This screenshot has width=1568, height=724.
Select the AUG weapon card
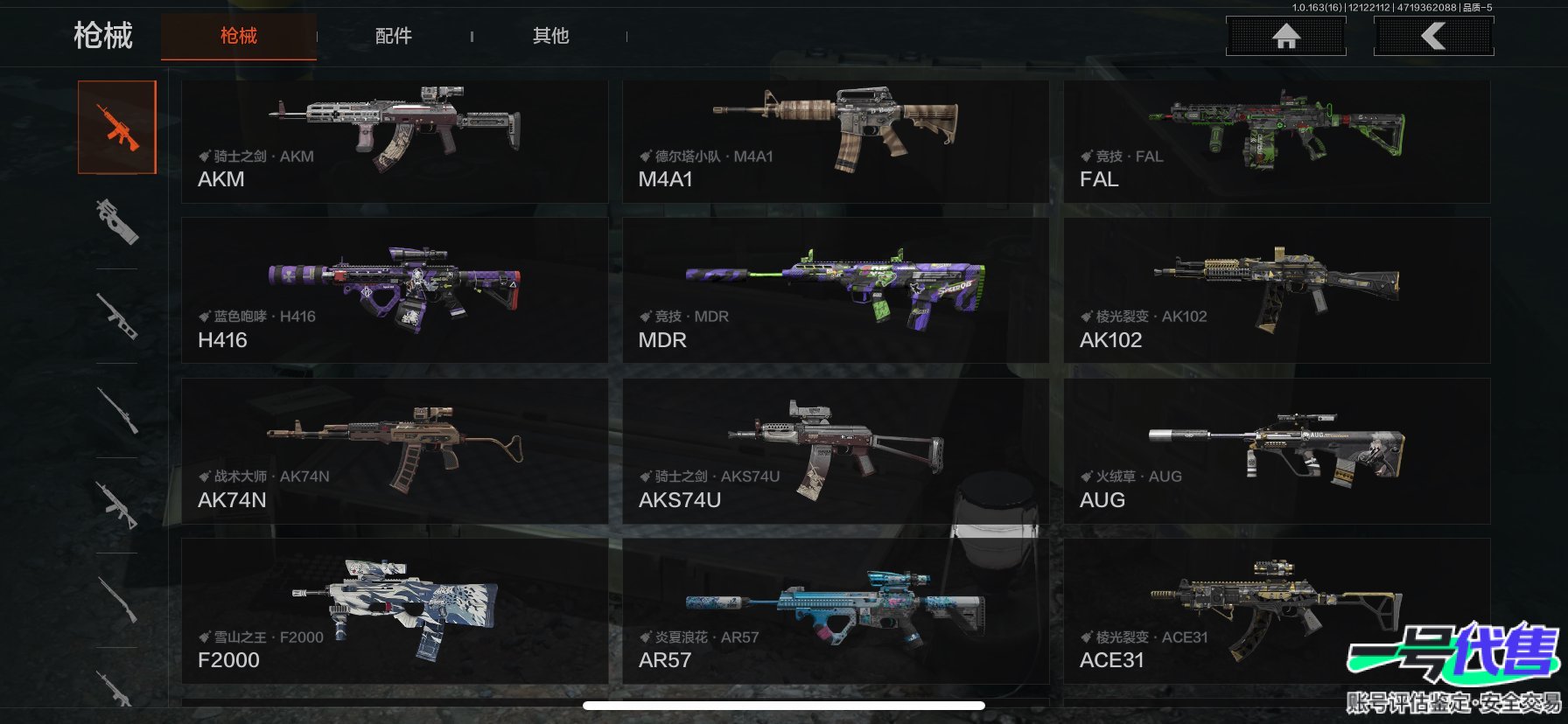tap(1276, 451)
